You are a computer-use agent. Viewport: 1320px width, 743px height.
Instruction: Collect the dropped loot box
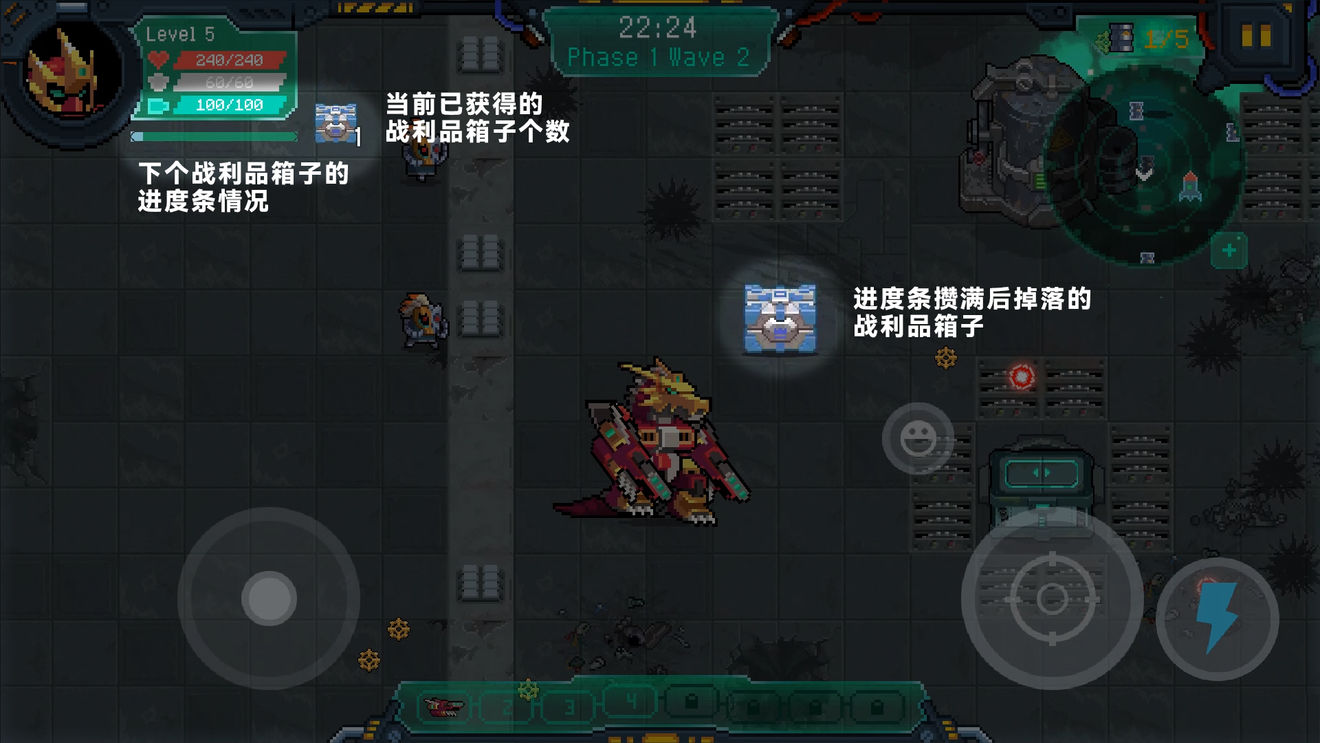(778, 320)
